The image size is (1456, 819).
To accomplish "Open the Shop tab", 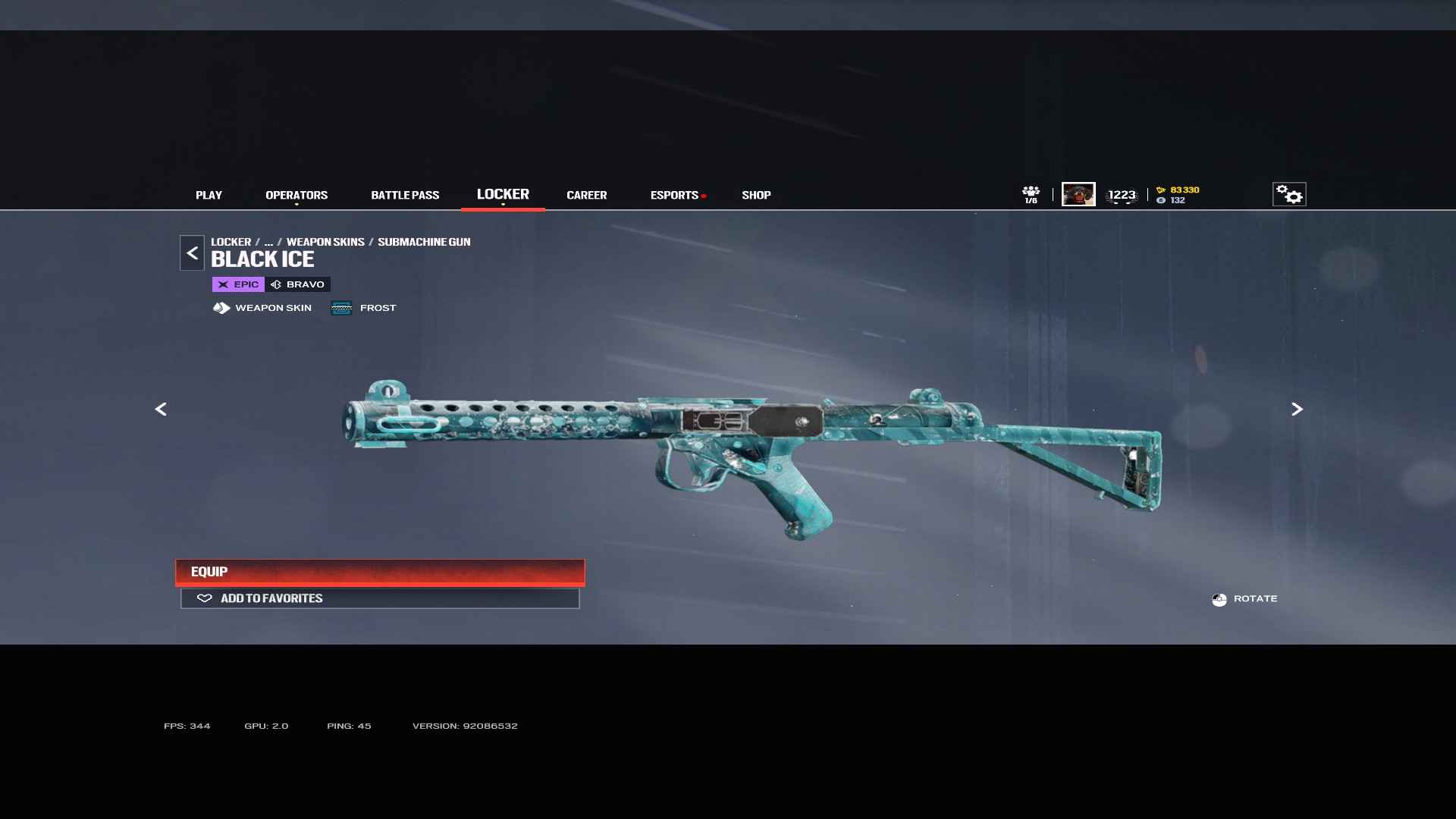I will (x=756, y=195).
